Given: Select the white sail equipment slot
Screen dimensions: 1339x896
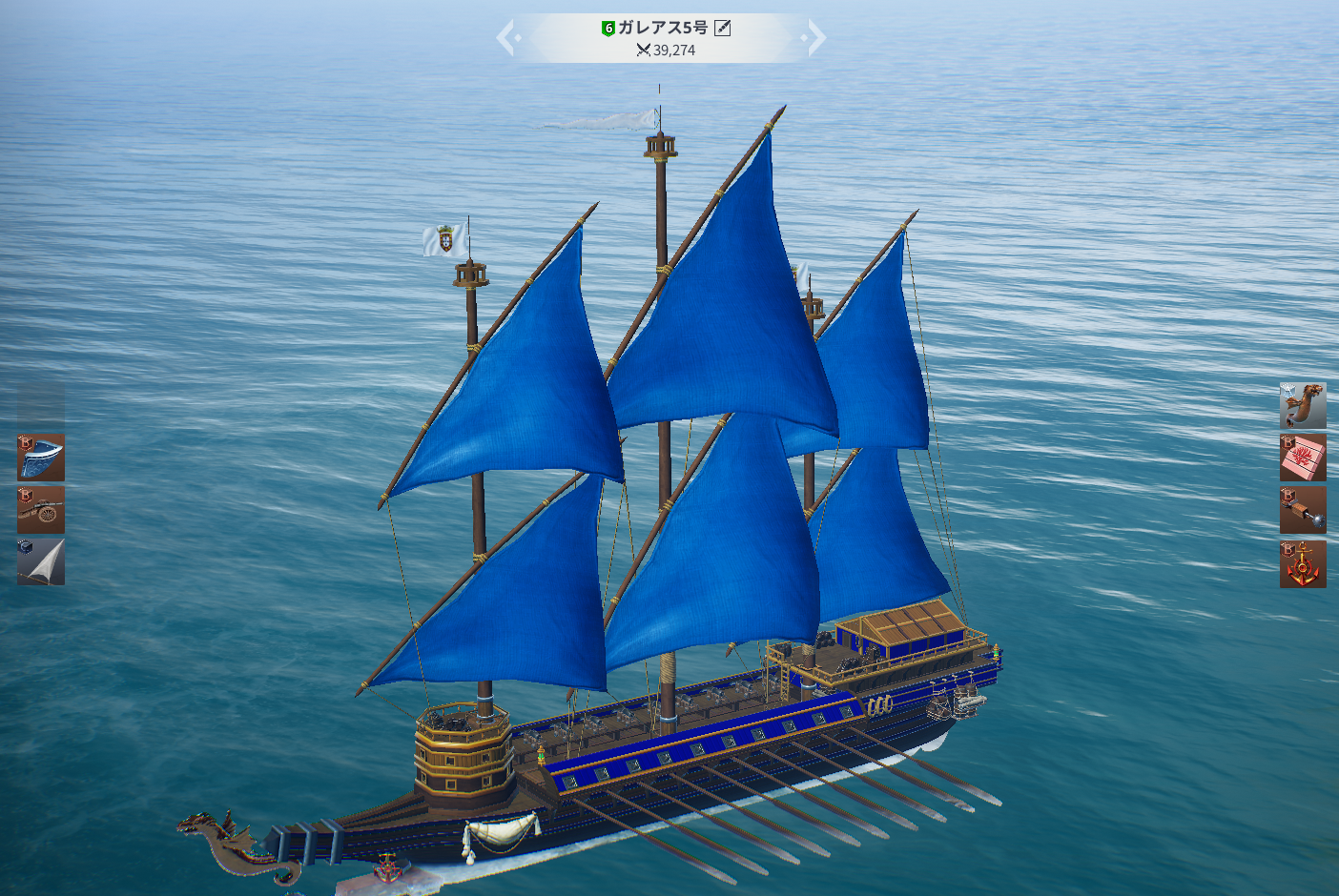Looking at the screenshot, I should click(x=41, y=561).
